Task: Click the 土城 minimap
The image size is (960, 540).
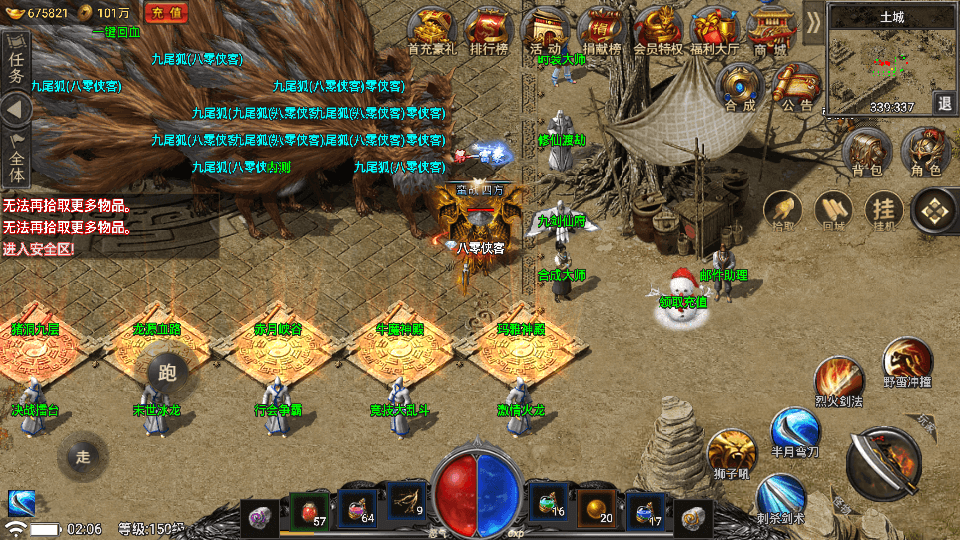Action: pos(877,62)
